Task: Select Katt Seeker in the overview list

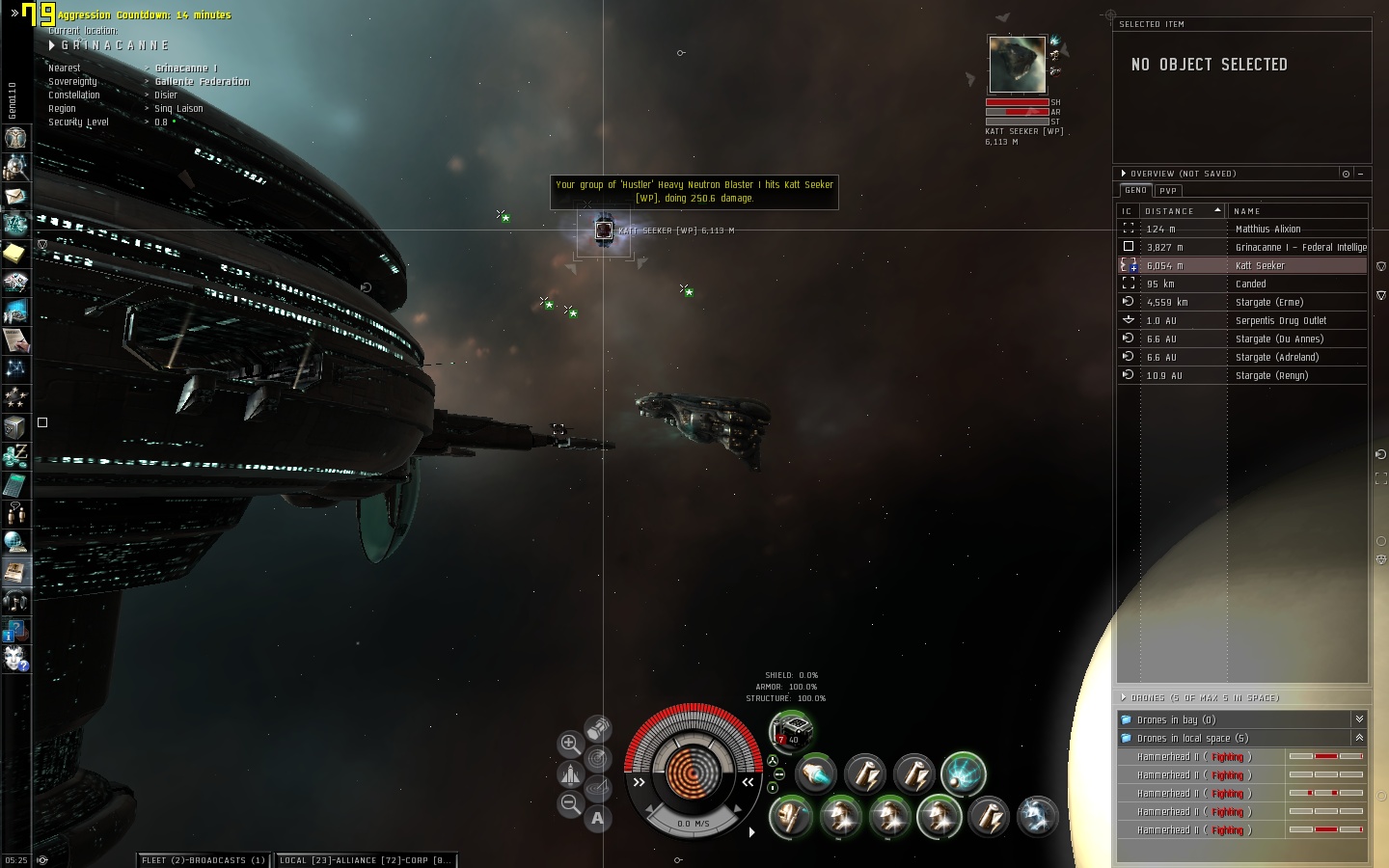Action: 1260,266
